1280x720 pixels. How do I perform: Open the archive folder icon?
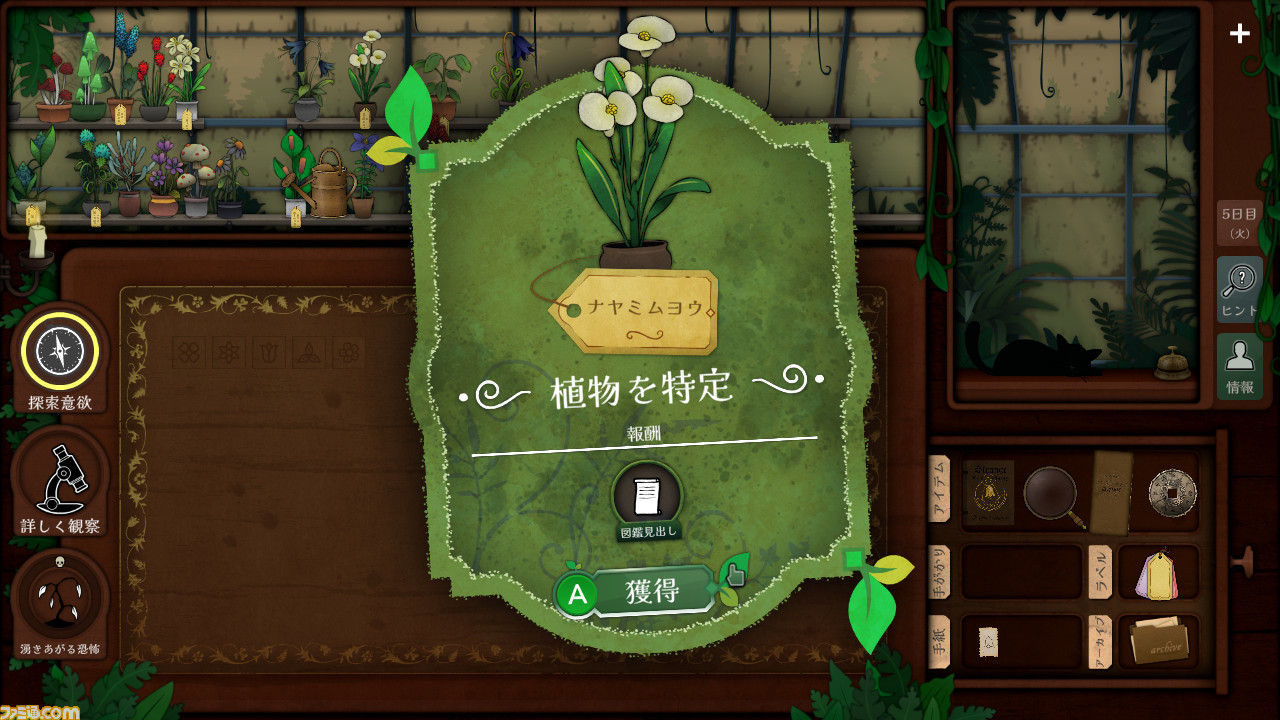(1158, 641)
